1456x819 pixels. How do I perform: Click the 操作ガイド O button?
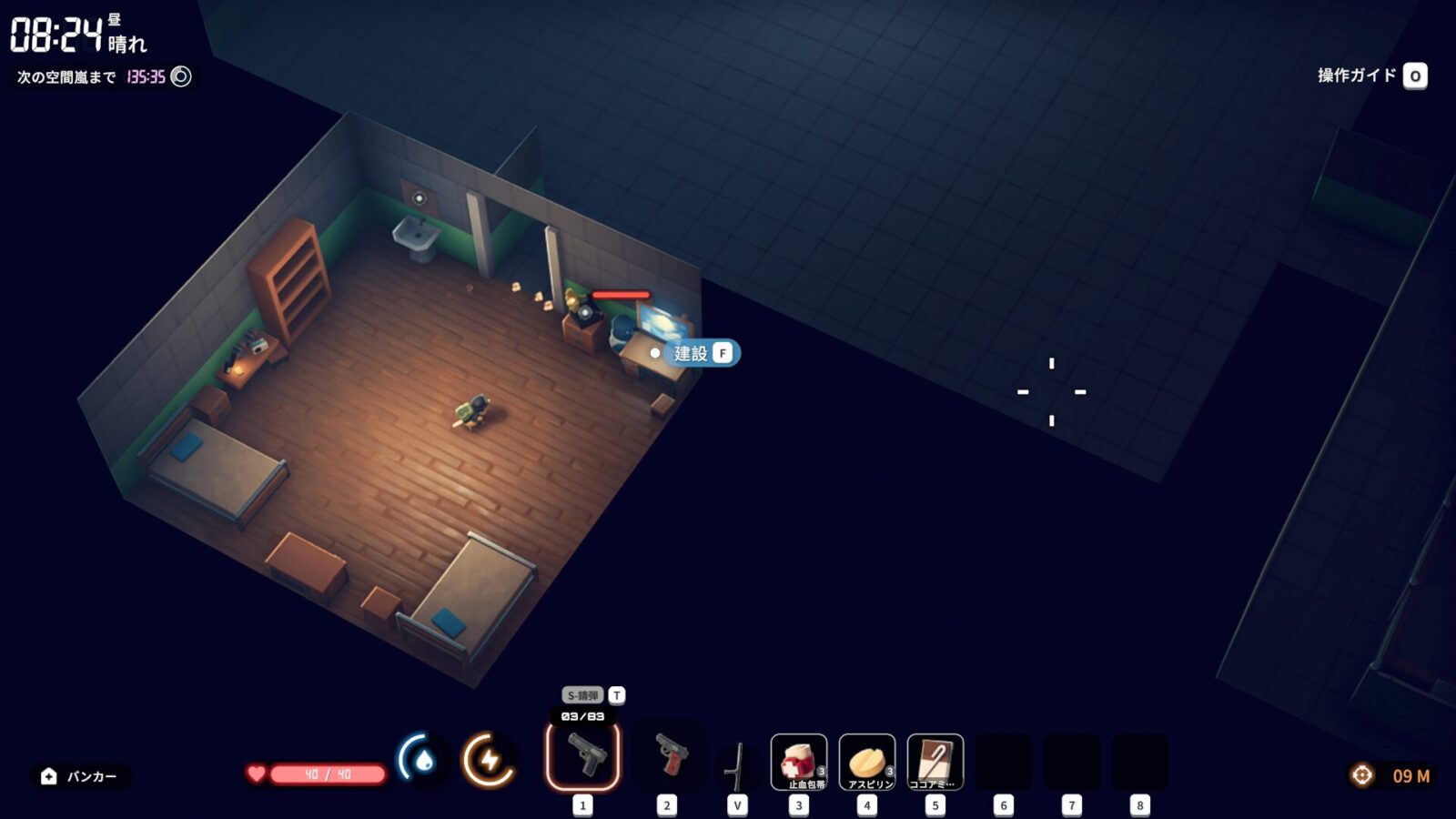point(1414,76)
